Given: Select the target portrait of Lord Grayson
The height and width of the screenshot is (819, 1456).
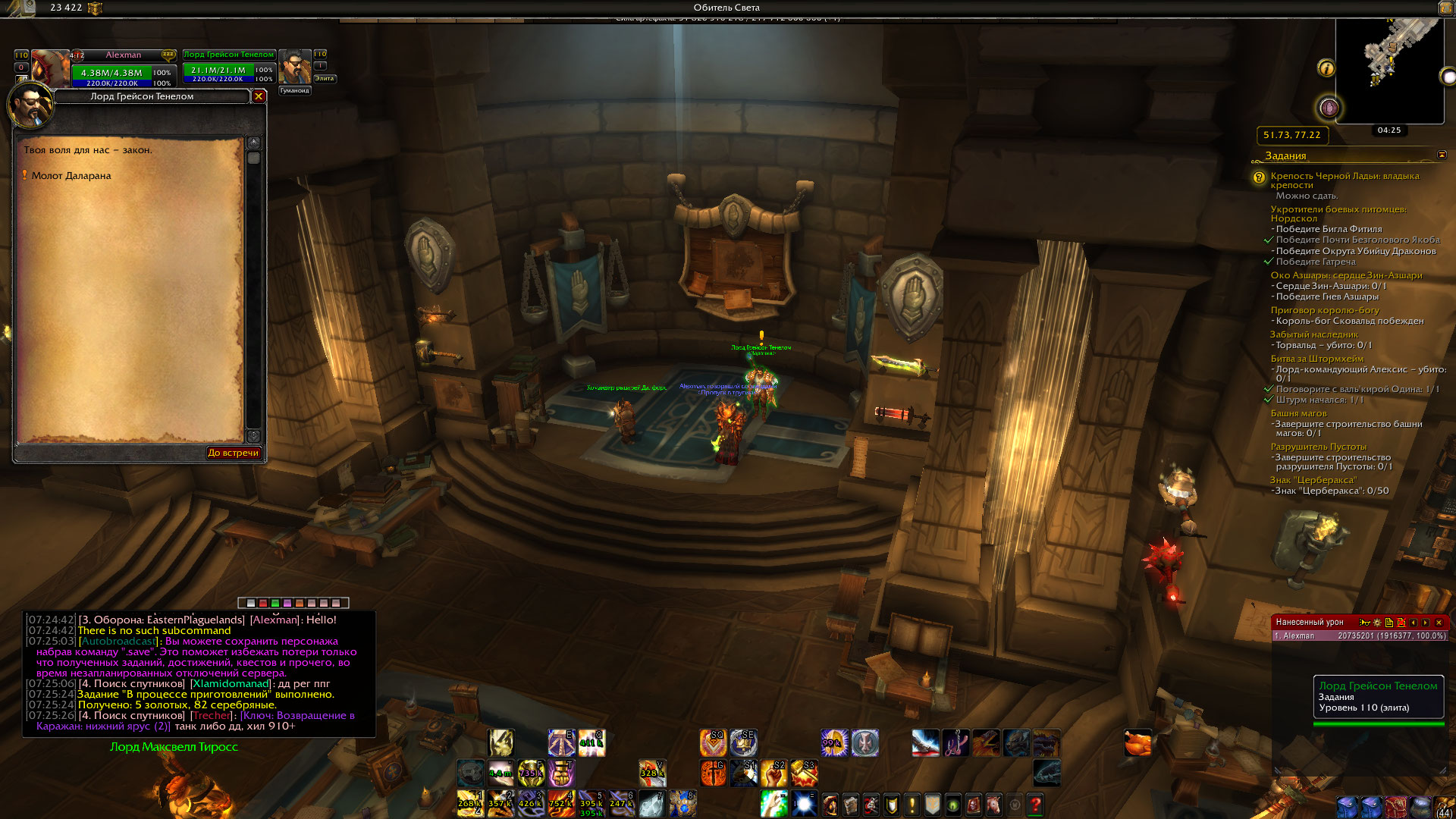Looking at the screenshot, I should pos(295,67).
